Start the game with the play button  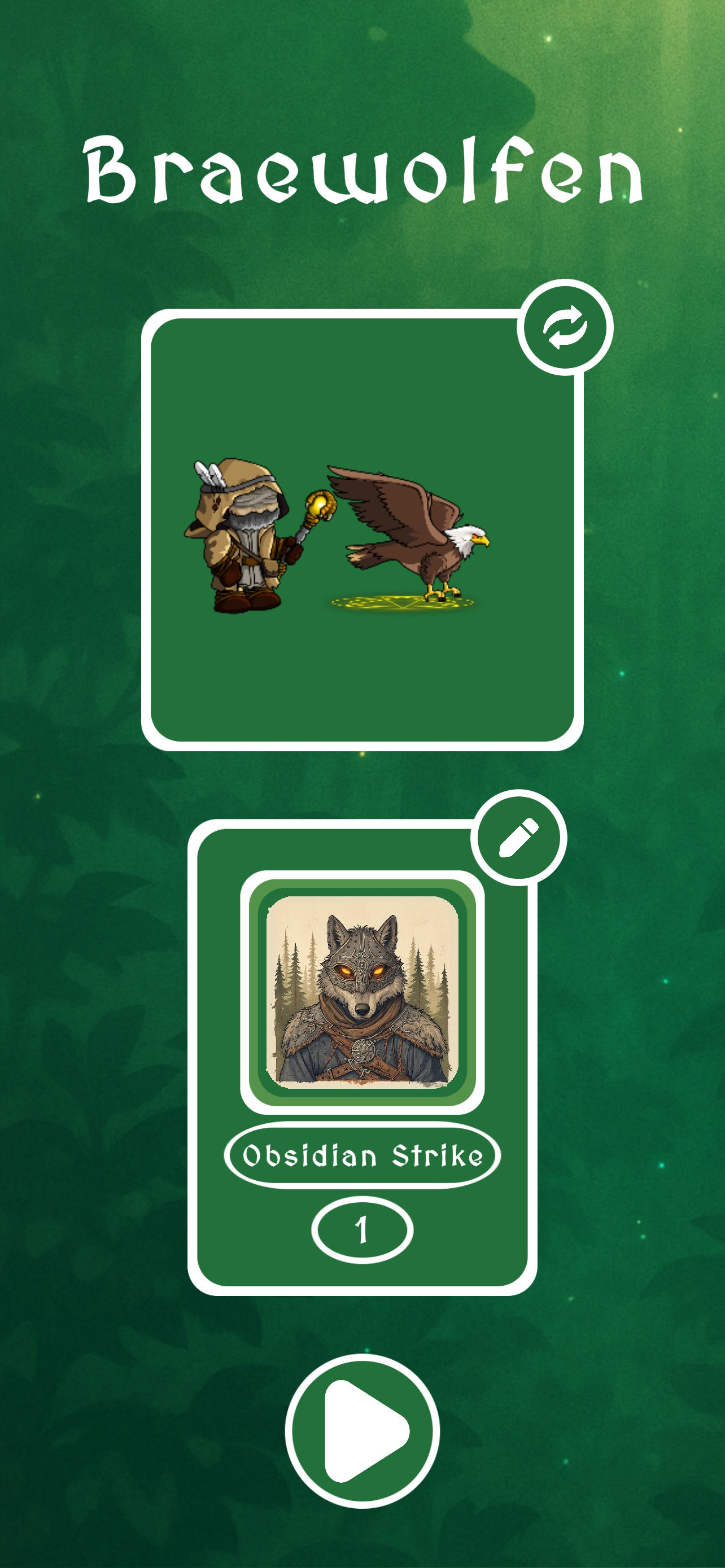(x=362, y=1430)
